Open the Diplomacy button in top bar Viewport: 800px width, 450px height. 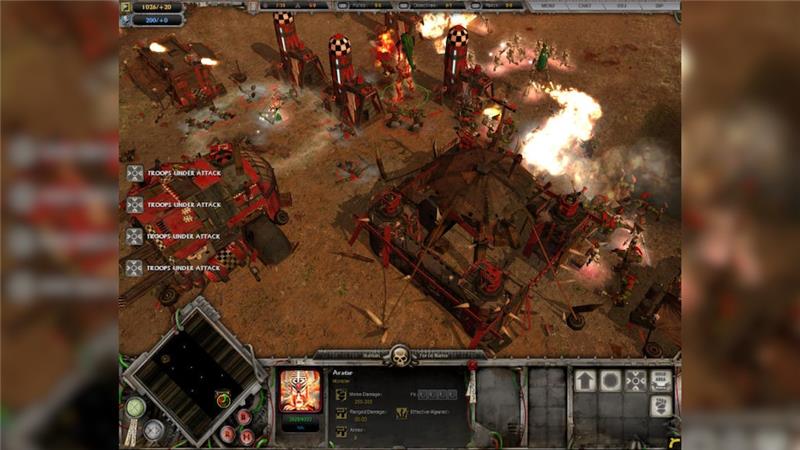pyautogui.click(x=656, y=6)
